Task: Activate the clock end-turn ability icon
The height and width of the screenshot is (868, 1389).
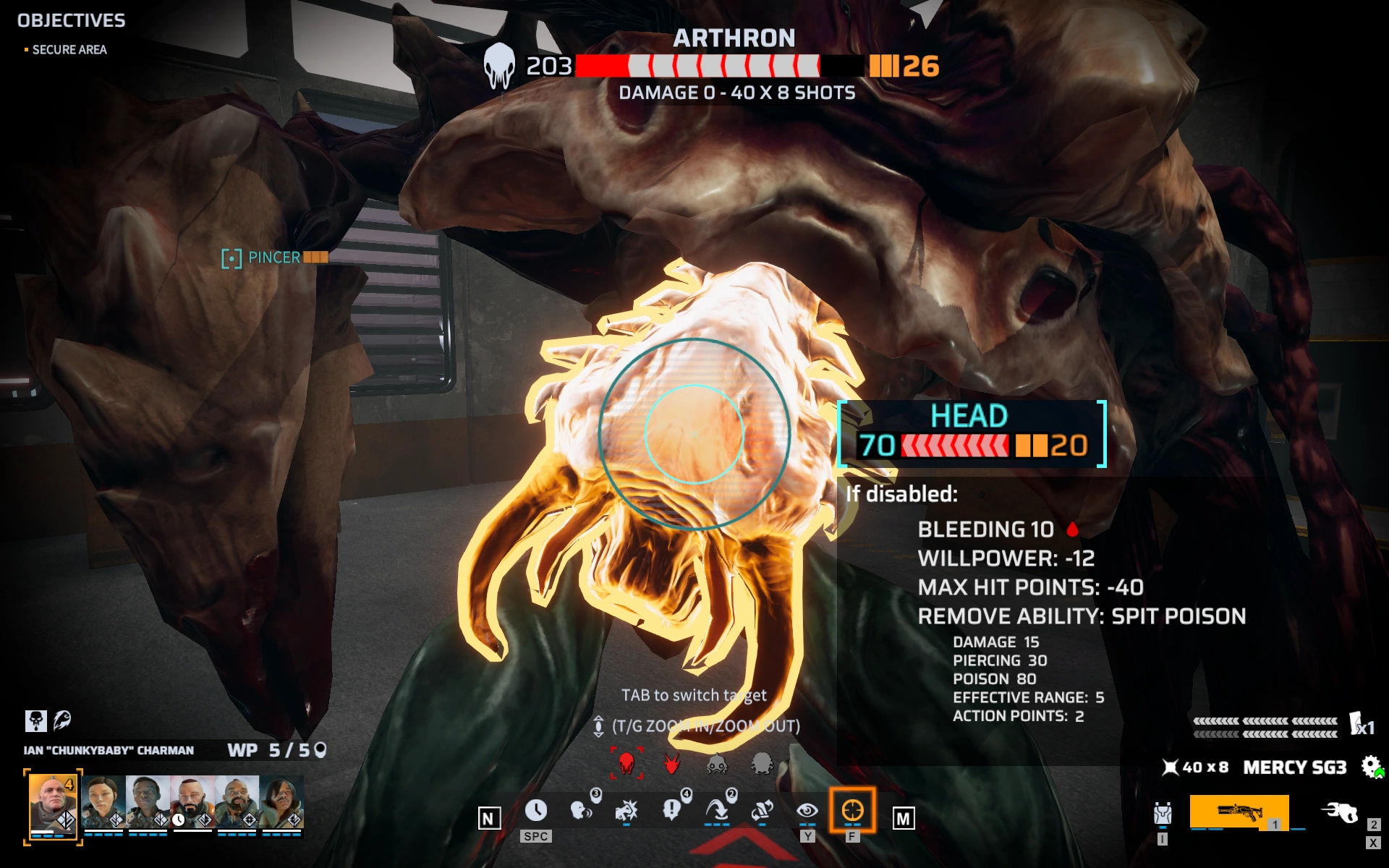Action: [x=536, y=810]
